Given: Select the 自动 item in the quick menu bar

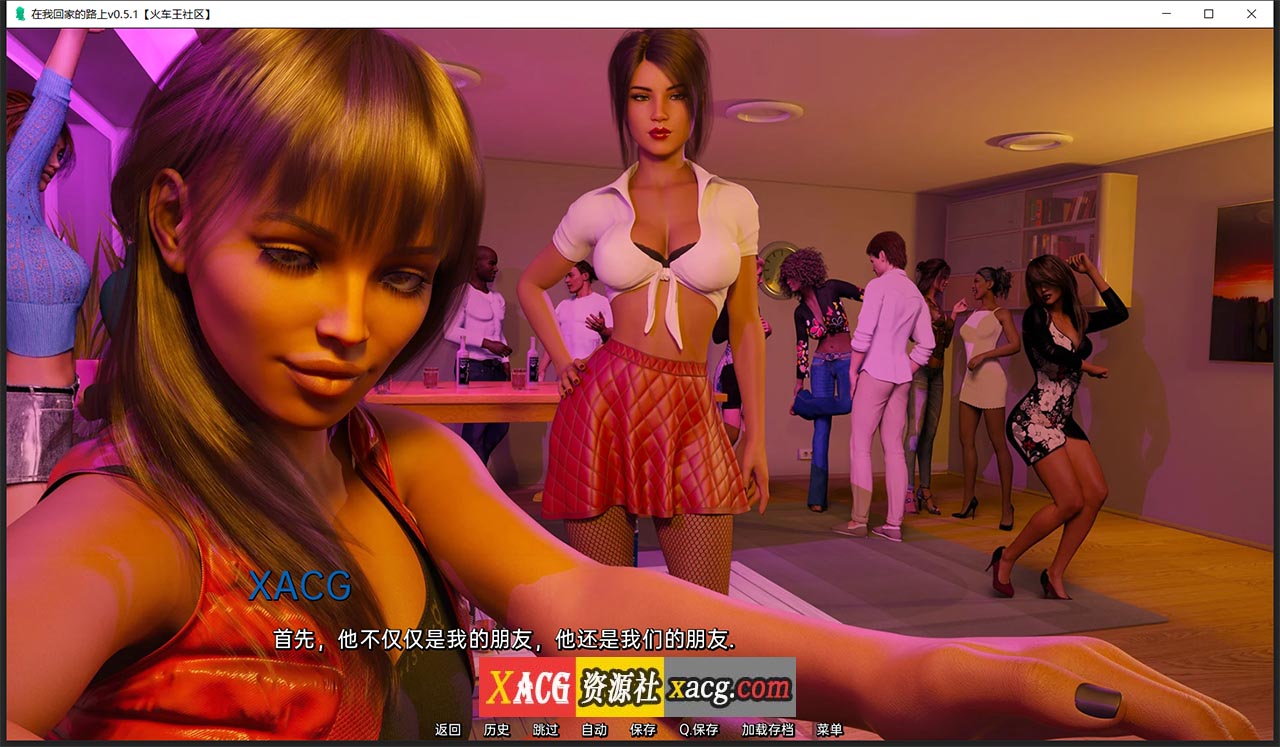Looking at the screenshot, I should (x=593, y=730).
